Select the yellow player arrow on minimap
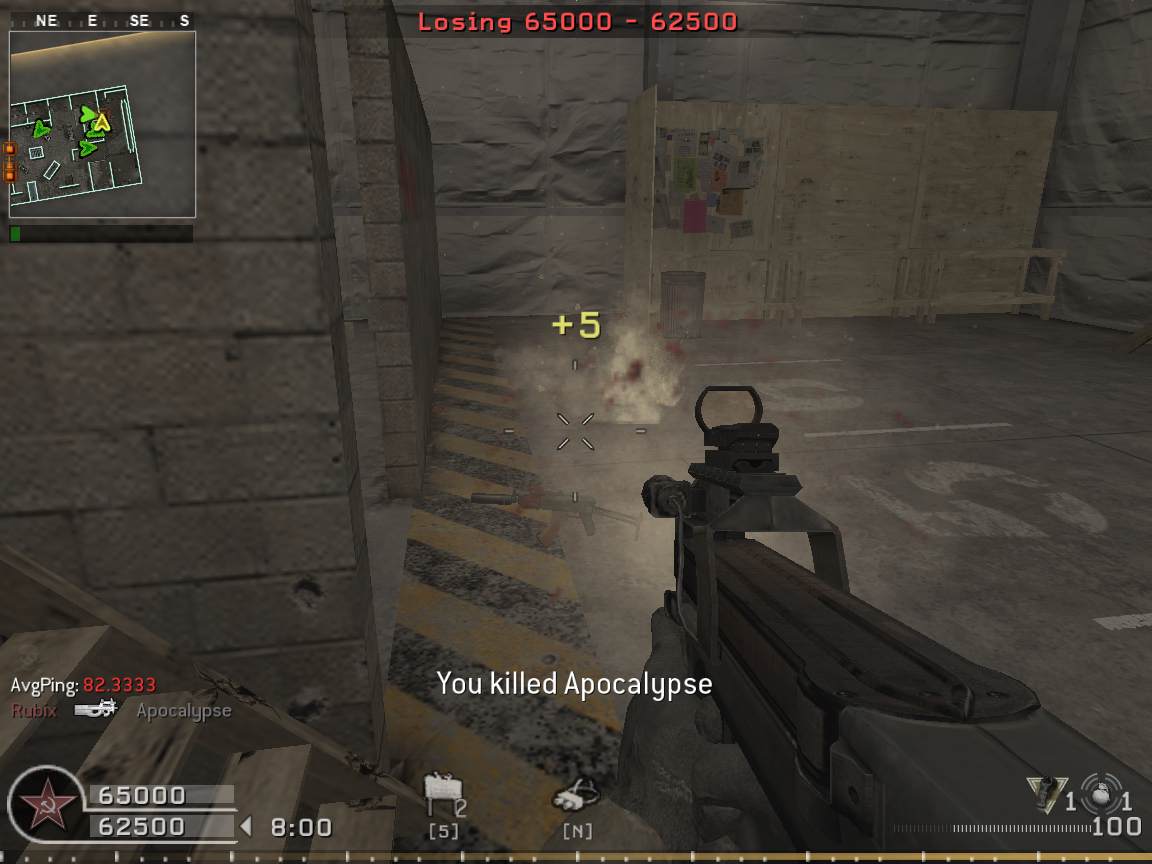 click(101, 123)
